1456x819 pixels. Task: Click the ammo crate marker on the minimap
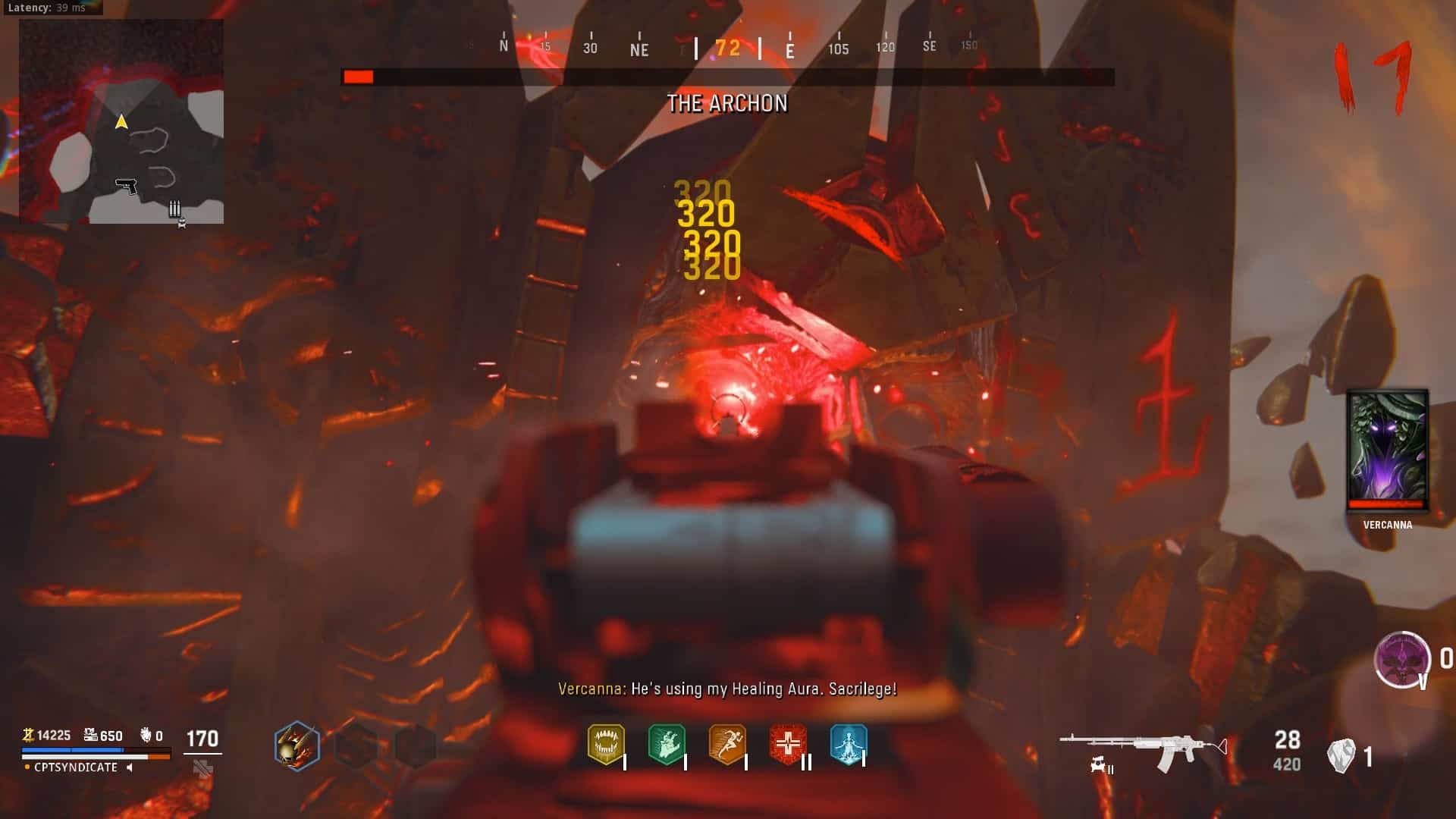(174, 209)
